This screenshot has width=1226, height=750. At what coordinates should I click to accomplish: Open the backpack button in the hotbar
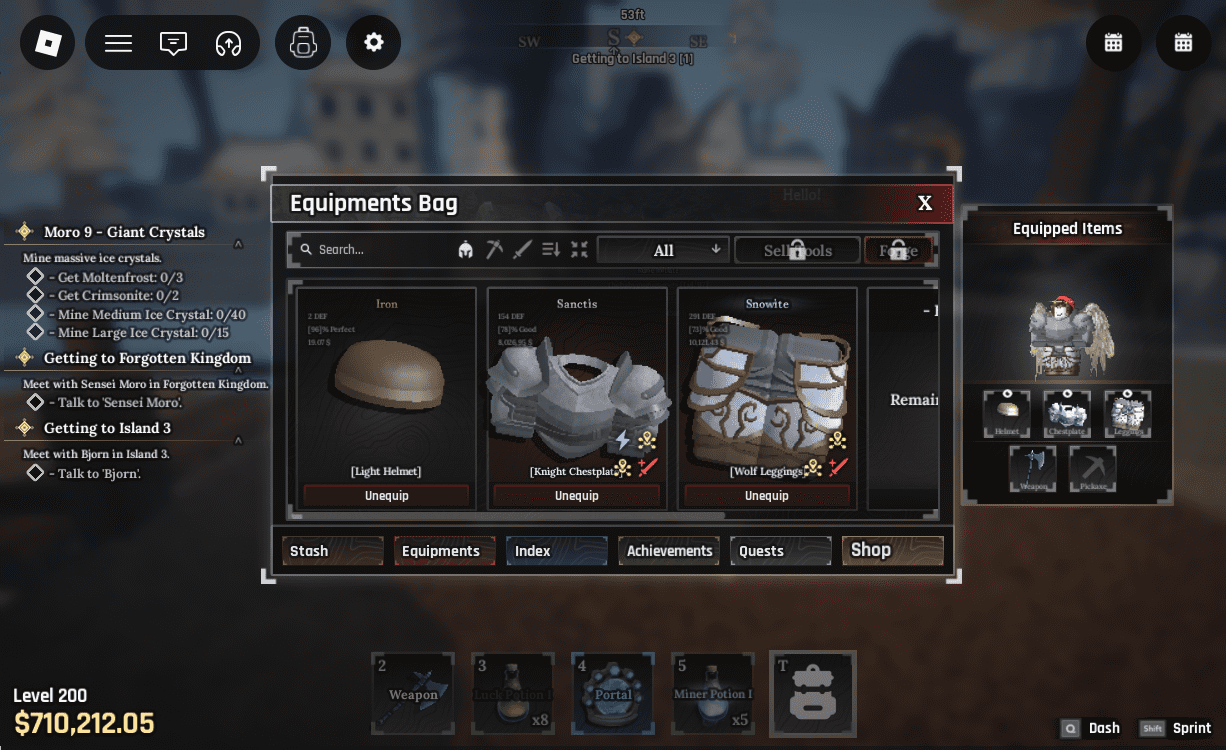pyautogui.click(x=812, y=693)
